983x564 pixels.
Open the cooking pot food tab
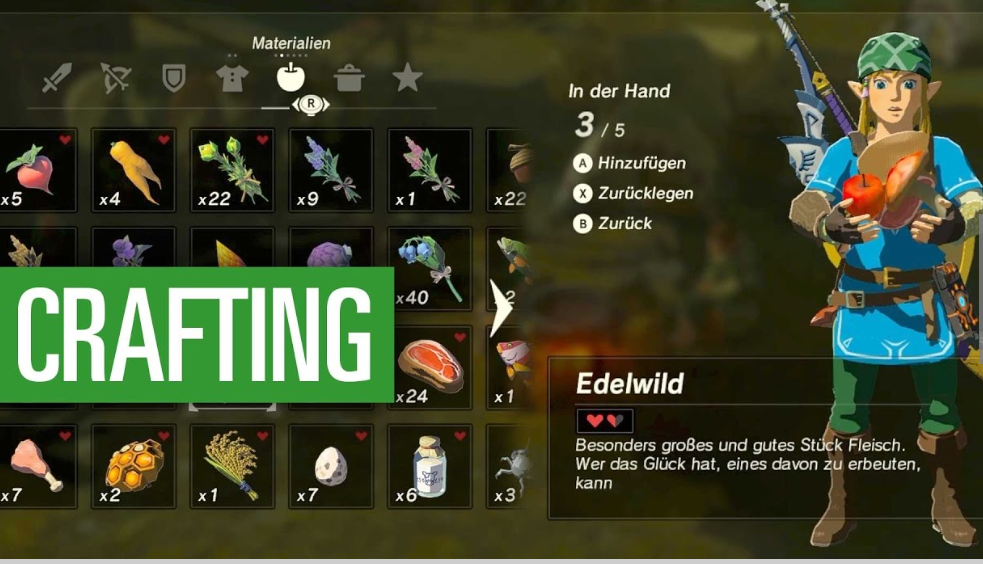(349, 77)
